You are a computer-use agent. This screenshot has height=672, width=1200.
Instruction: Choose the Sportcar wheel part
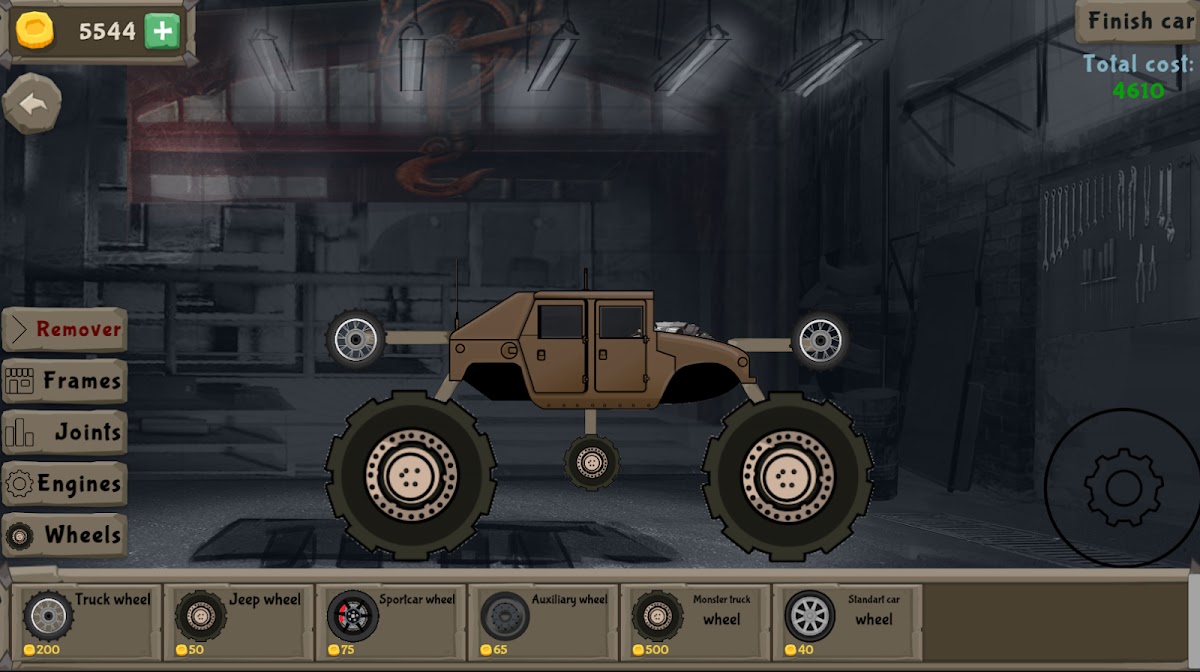(x=390, y=620)
